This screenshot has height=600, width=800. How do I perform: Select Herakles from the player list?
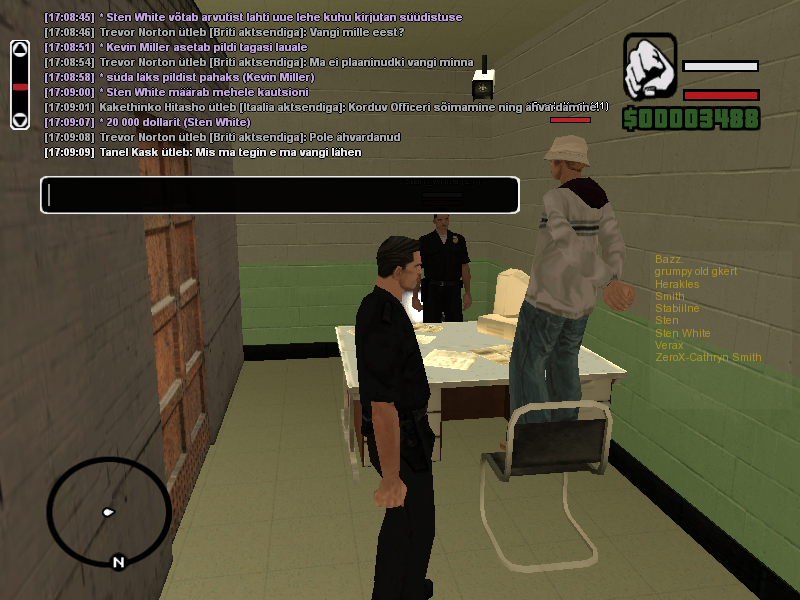677,284
